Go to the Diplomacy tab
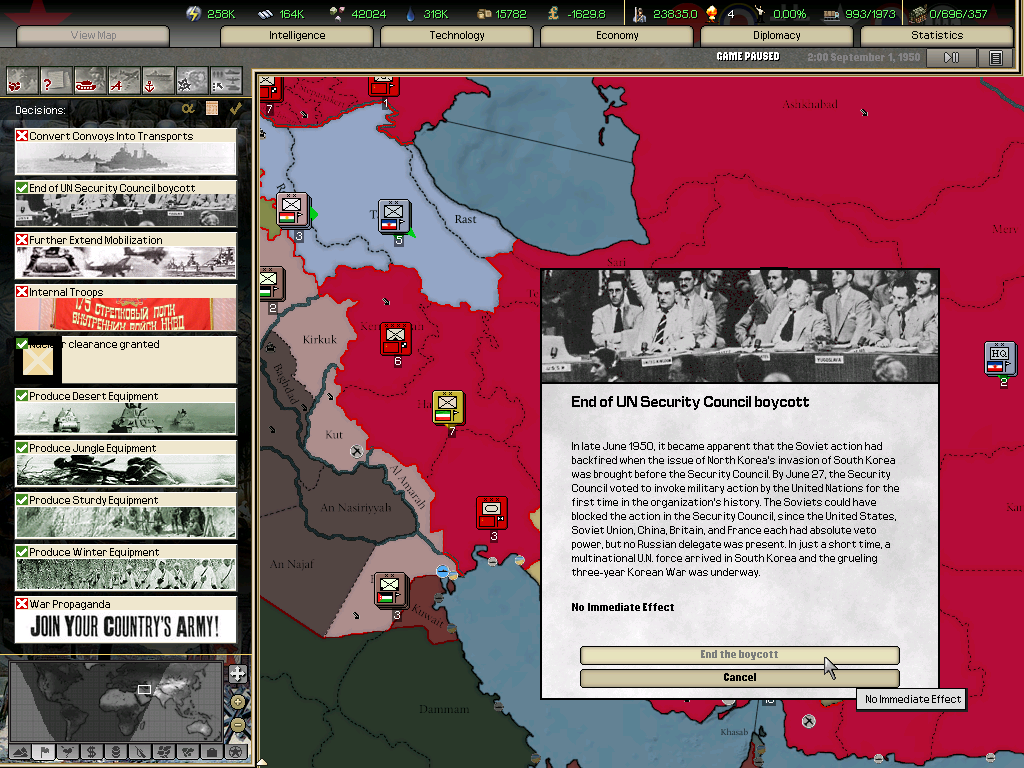The image size is (1024, 768). [777, 36]
